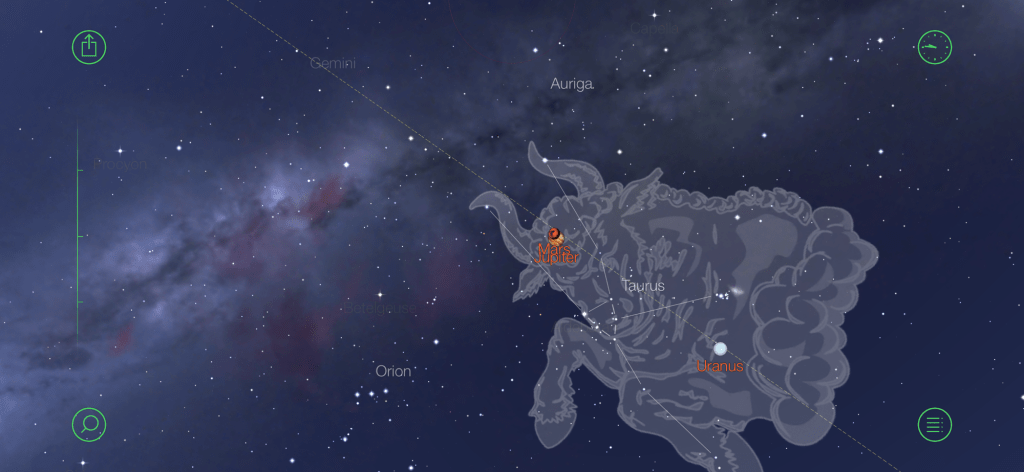Tap the Taurus constellation label
The height and width of the screenshot is (472, 1024).
coord(643,286)
